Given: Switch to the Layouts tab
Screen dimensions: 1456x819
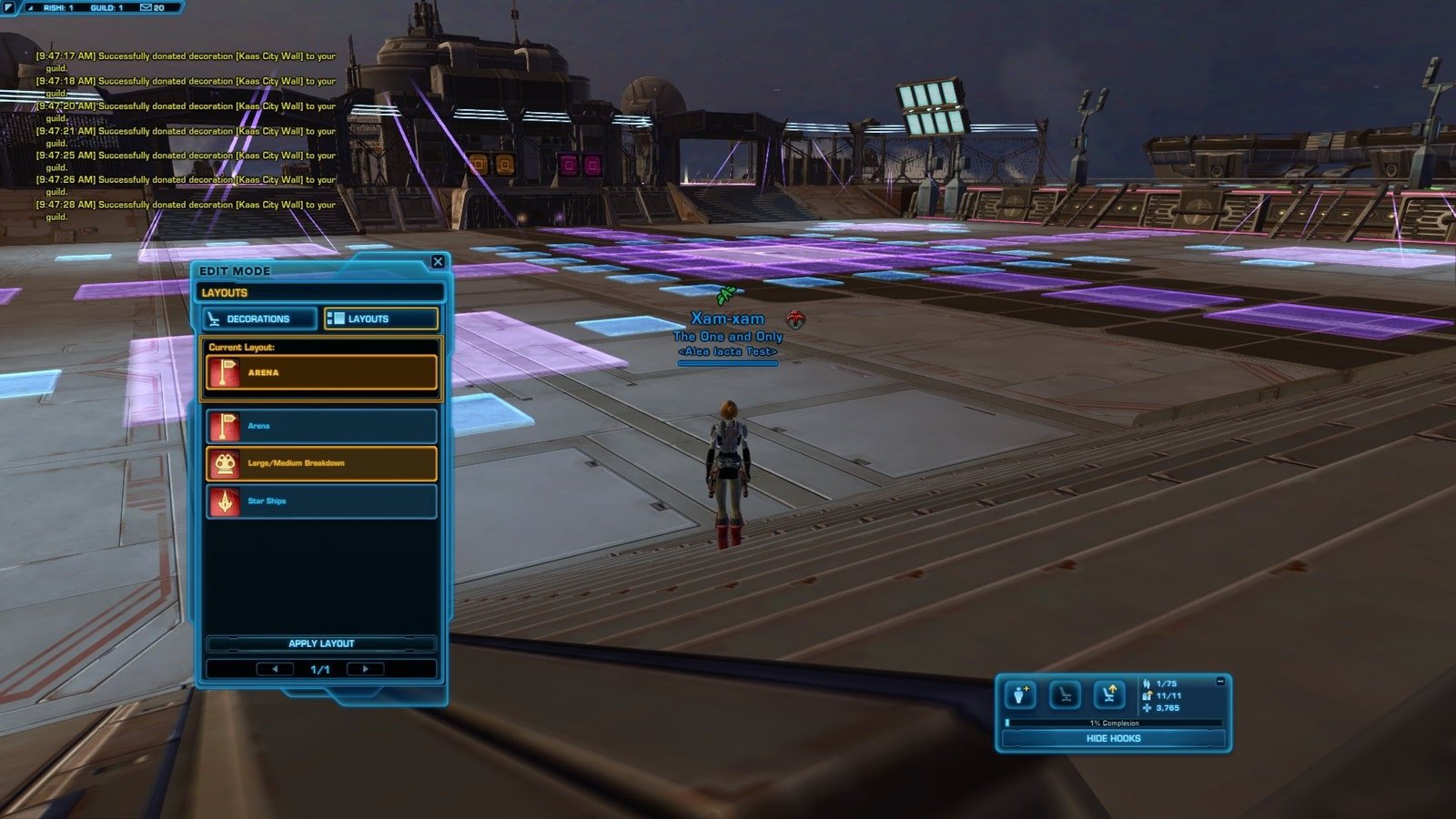Looking at the screenshot, I should pos(381,318).
